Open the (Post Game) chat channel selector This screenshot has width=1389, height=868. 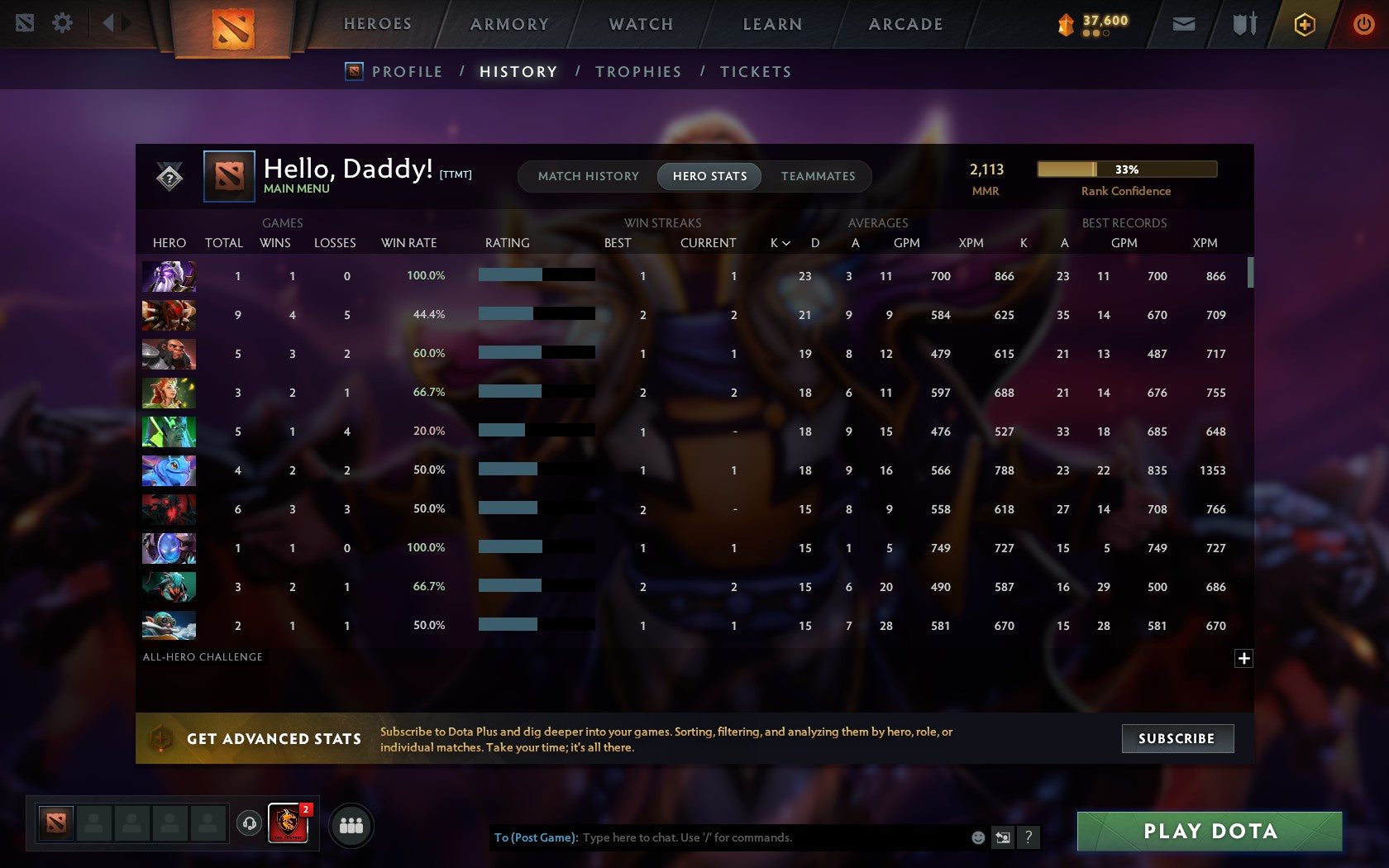pyautogui.click(x=534, y=837)
